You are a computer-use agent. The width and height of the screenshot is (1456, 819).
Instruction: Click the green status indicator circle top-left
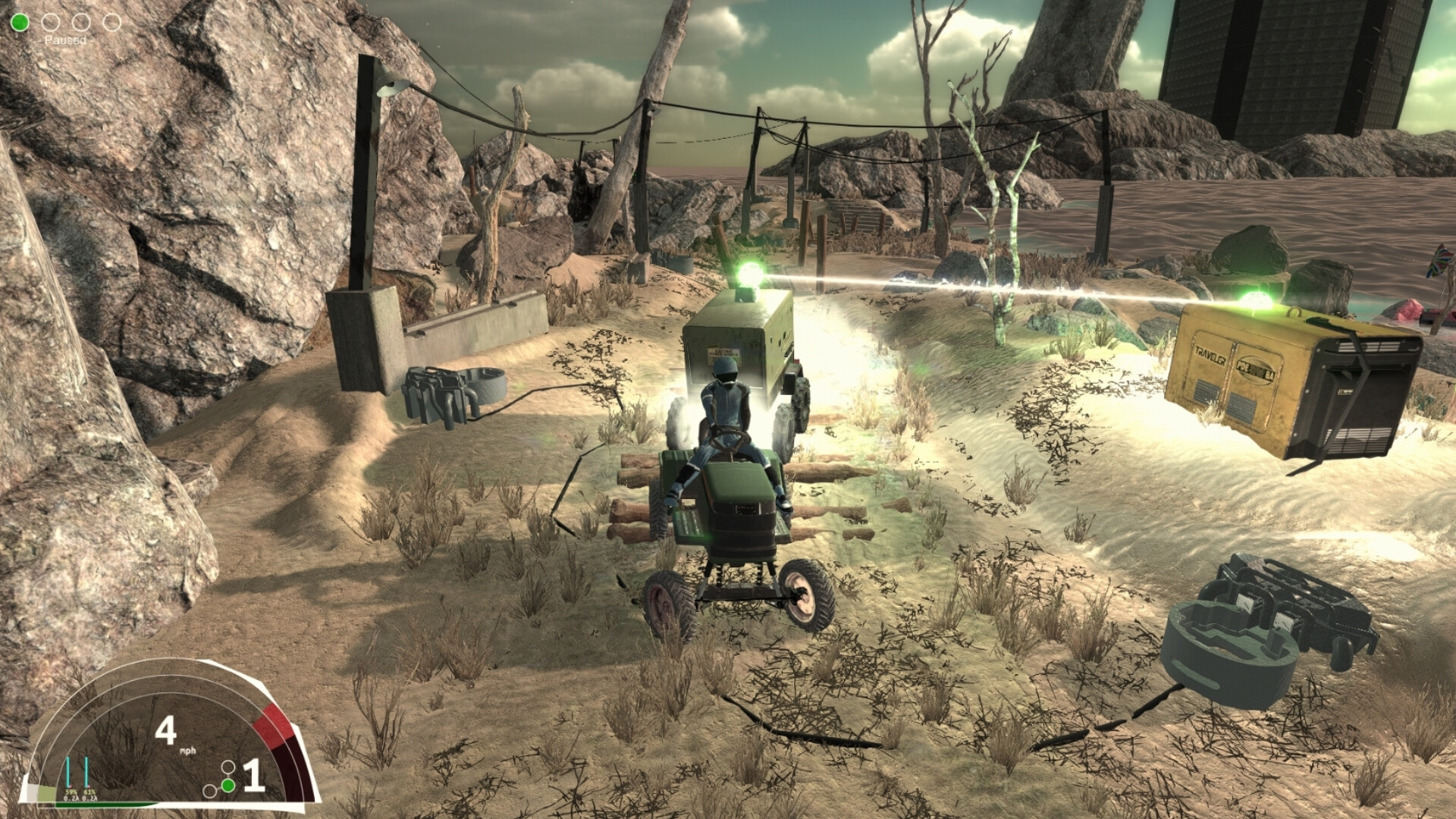pyautogui.click(x=20, y=22)
